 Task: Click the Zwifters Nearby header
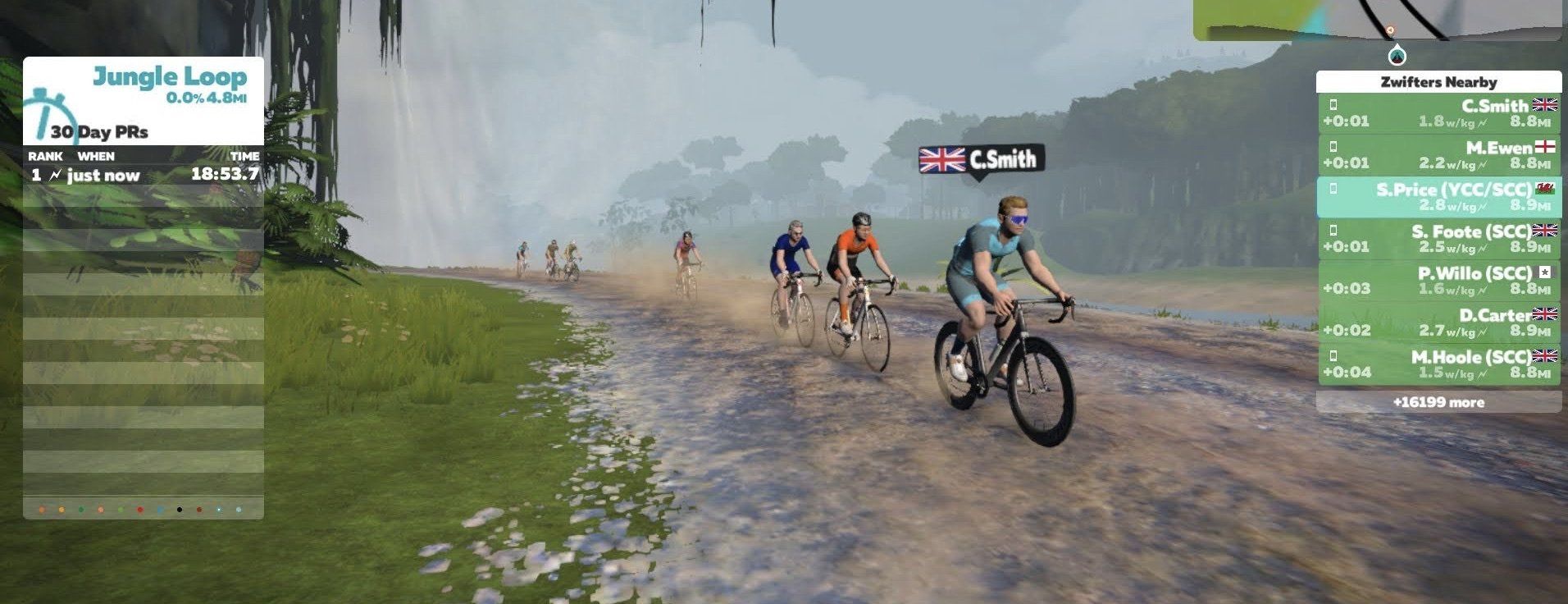point(1438,82)
